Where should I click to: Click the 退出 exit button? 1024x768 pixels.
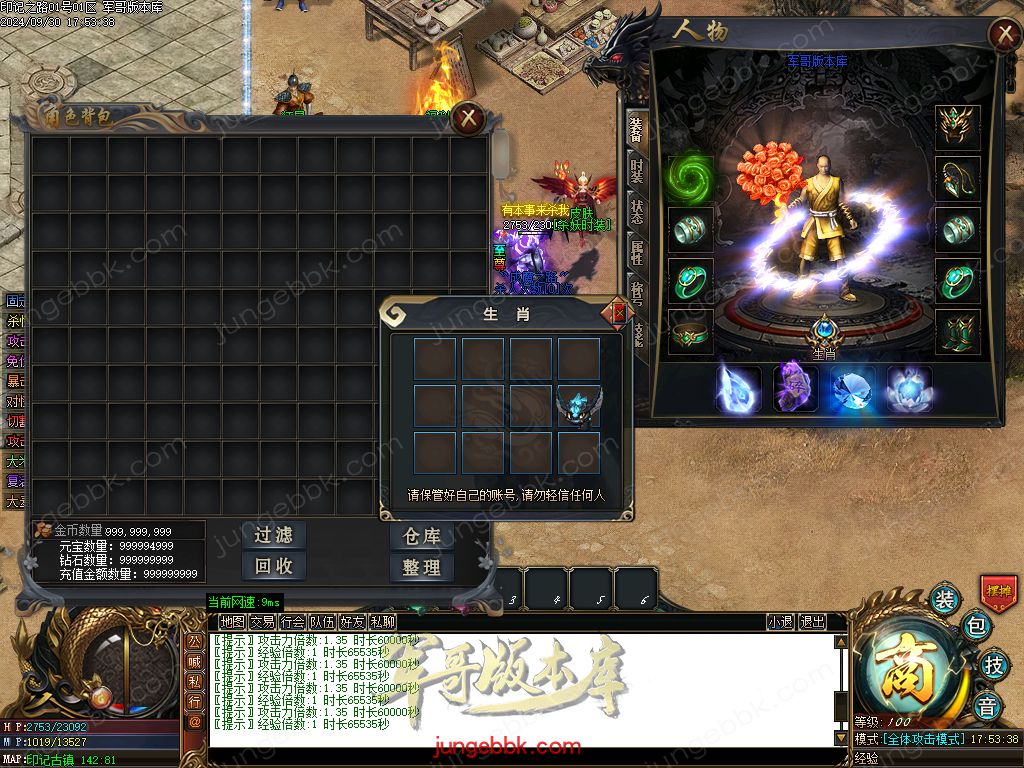813,622
